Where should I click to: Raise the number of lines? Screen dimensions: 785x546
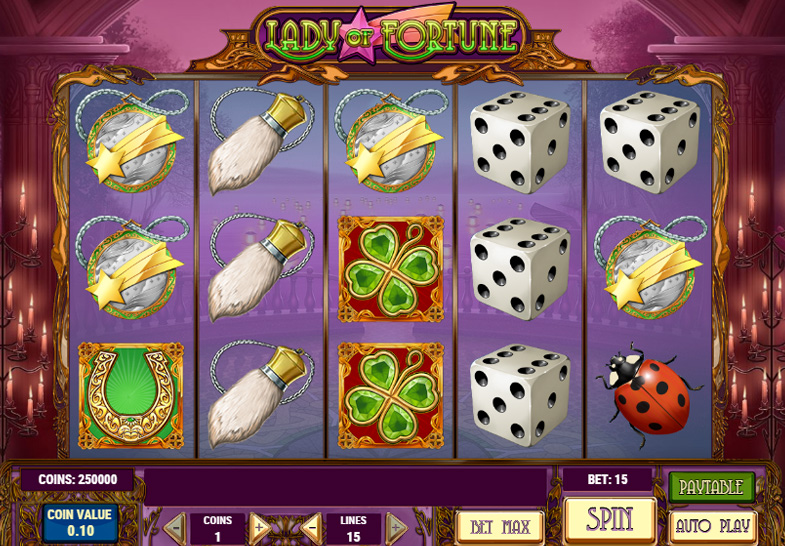[x=396, y=526]
